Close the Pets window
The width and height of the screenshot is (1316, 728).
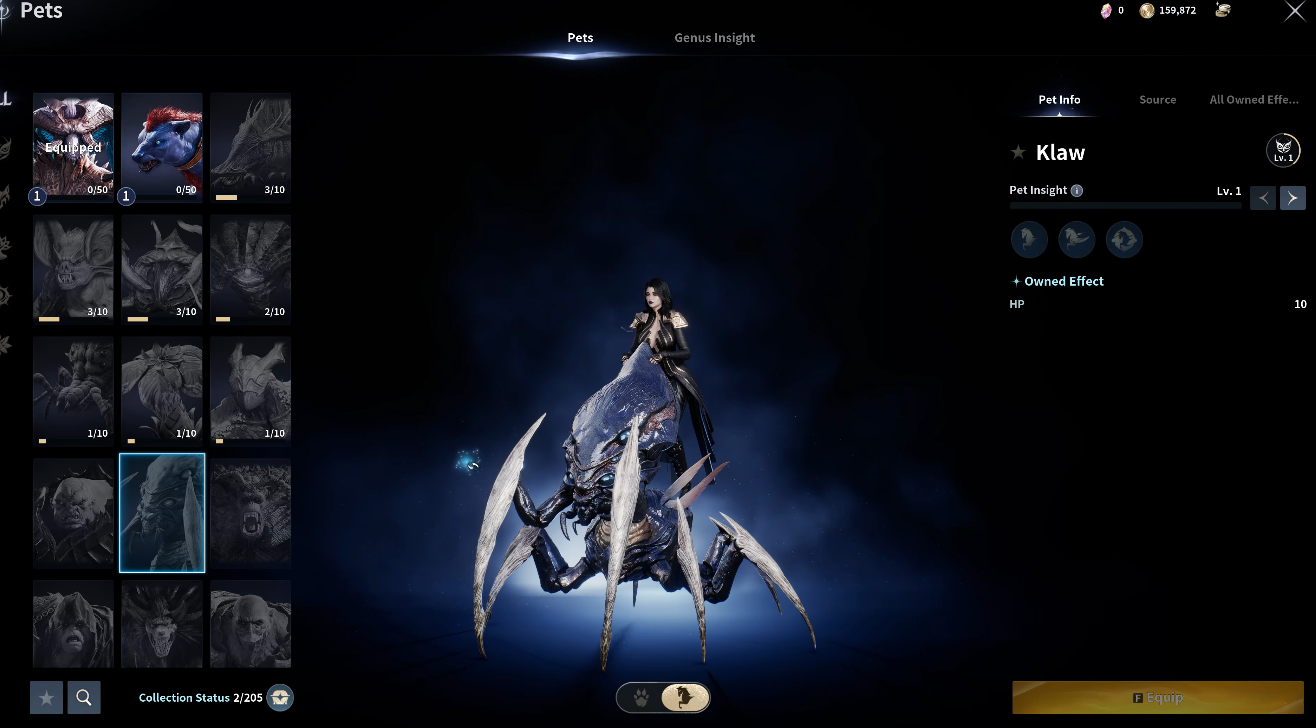[1293, 11]
